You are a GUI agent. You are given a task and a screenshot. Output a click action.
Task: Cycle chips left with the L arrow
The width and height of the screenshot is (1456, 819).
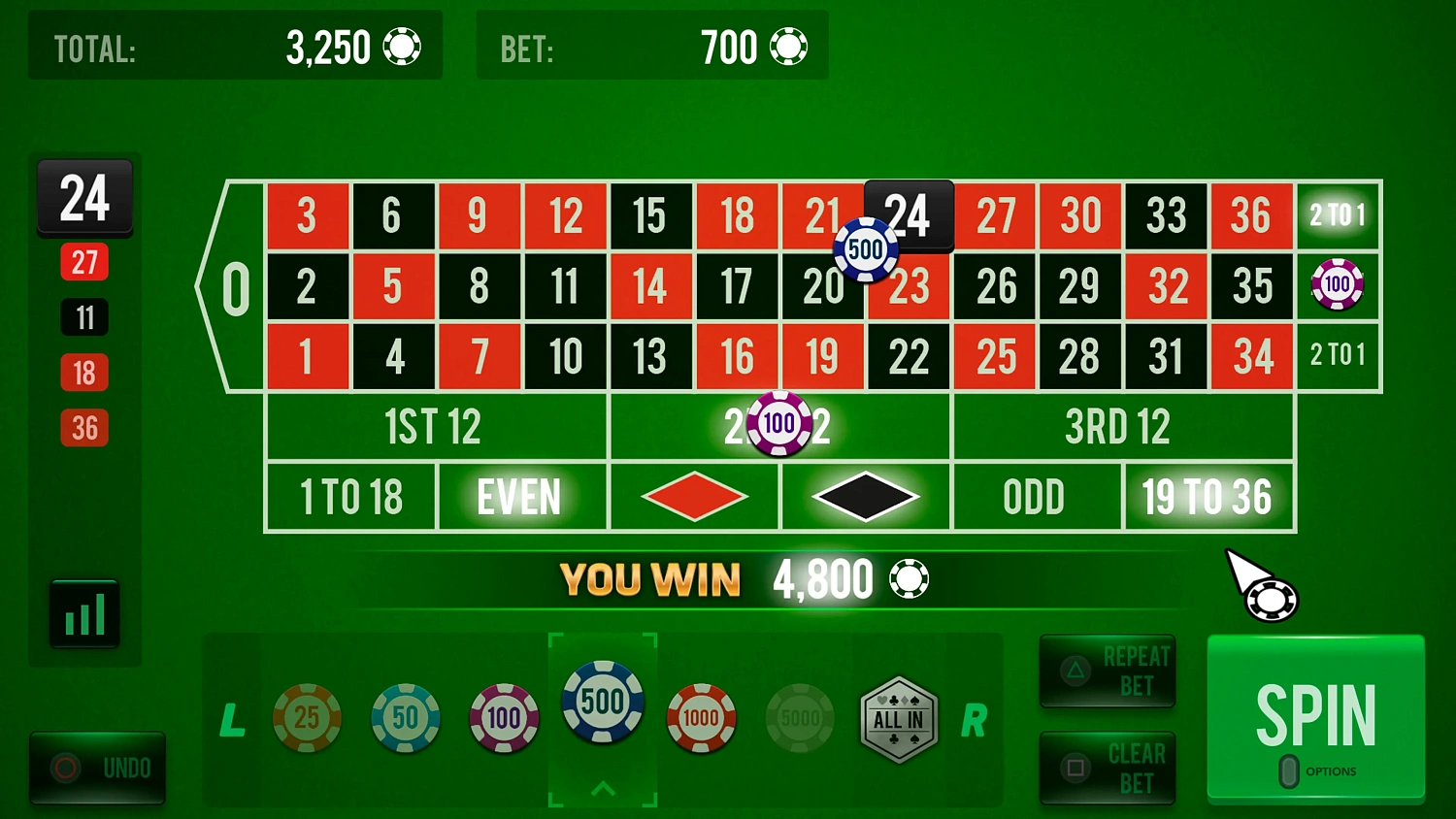pyautogui.click(x=232, y=722)
